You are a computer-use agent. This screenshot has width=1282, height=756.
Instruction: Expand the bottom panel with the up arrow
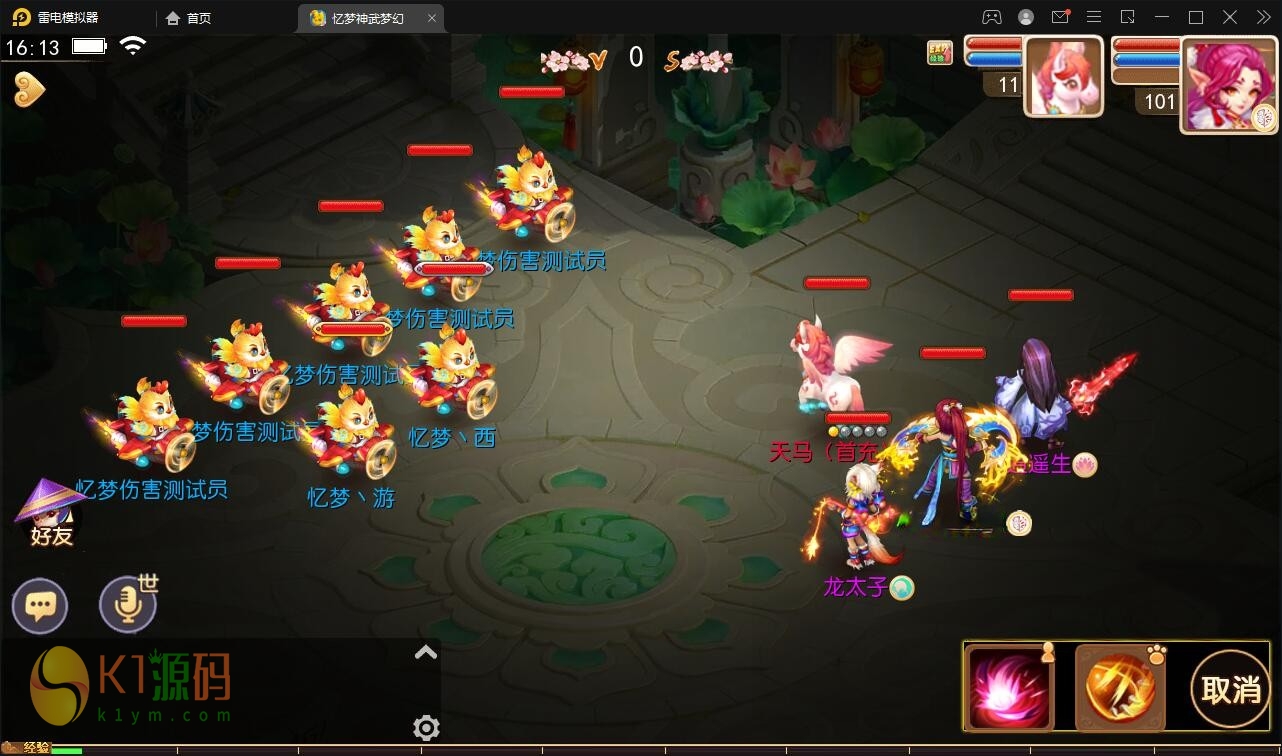click(425, 652)
